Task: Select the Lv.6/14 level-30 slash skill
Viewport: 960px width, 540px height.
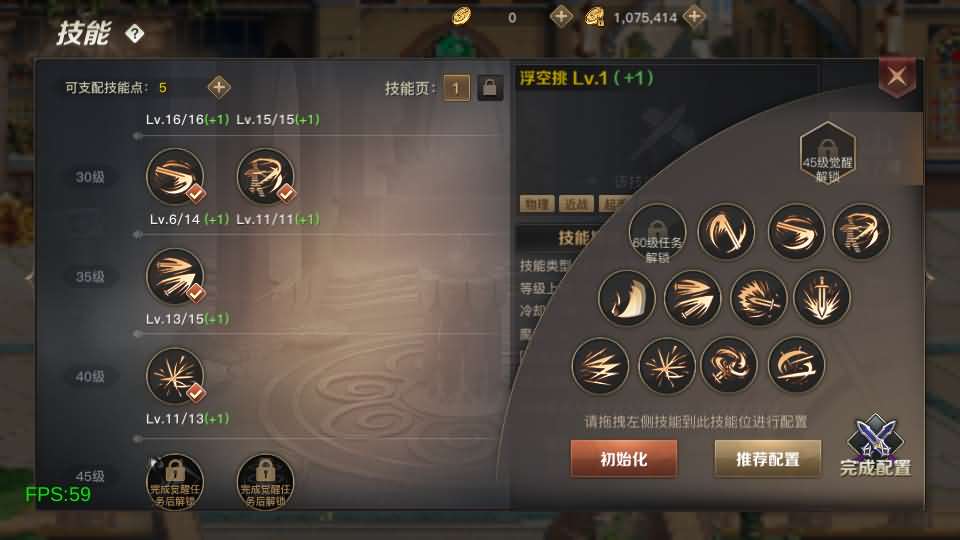Action: click(x=175, y=177)
